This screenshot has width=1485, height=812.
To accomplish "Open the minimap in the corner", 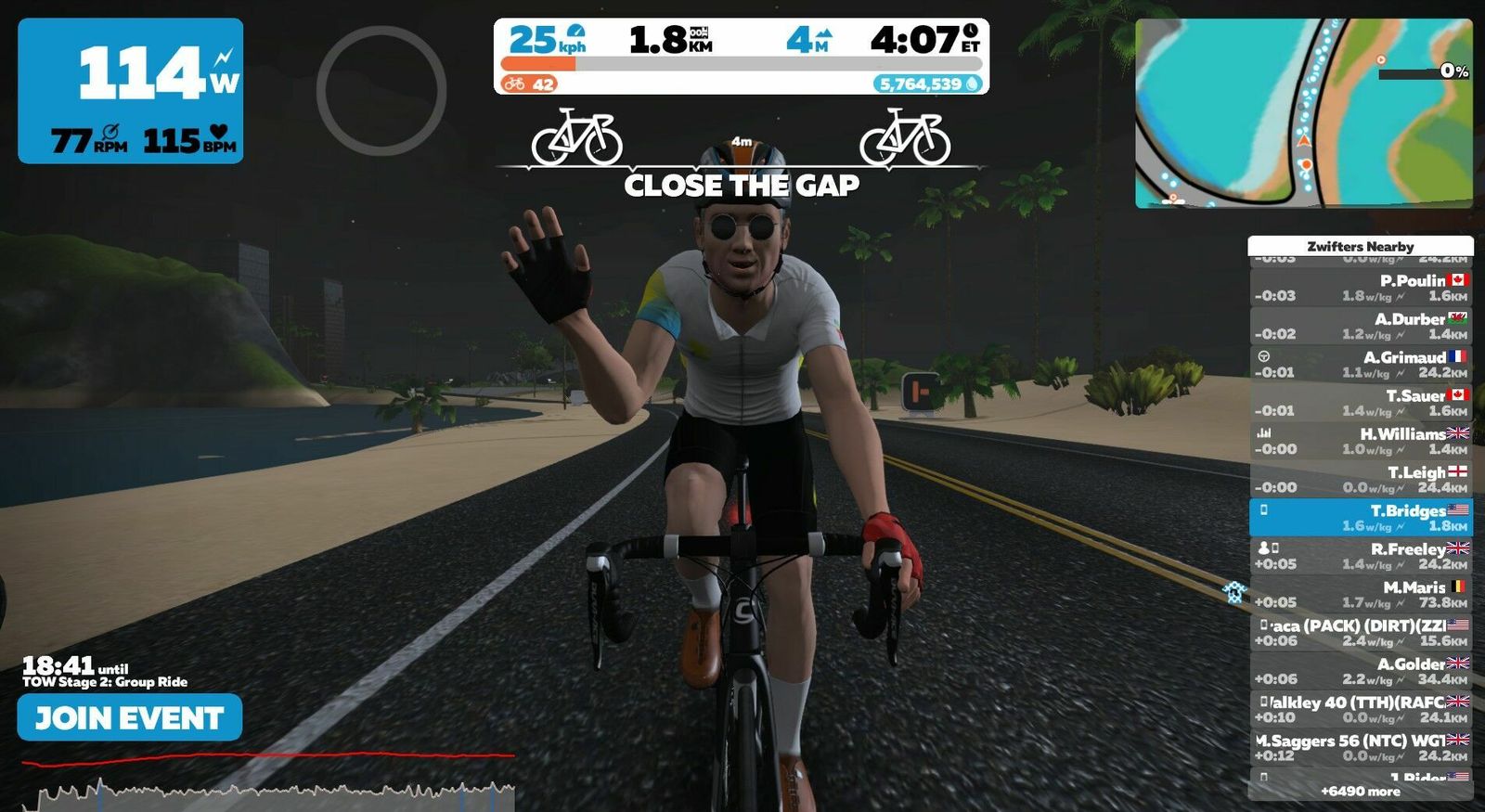I will click(1303, 112).
